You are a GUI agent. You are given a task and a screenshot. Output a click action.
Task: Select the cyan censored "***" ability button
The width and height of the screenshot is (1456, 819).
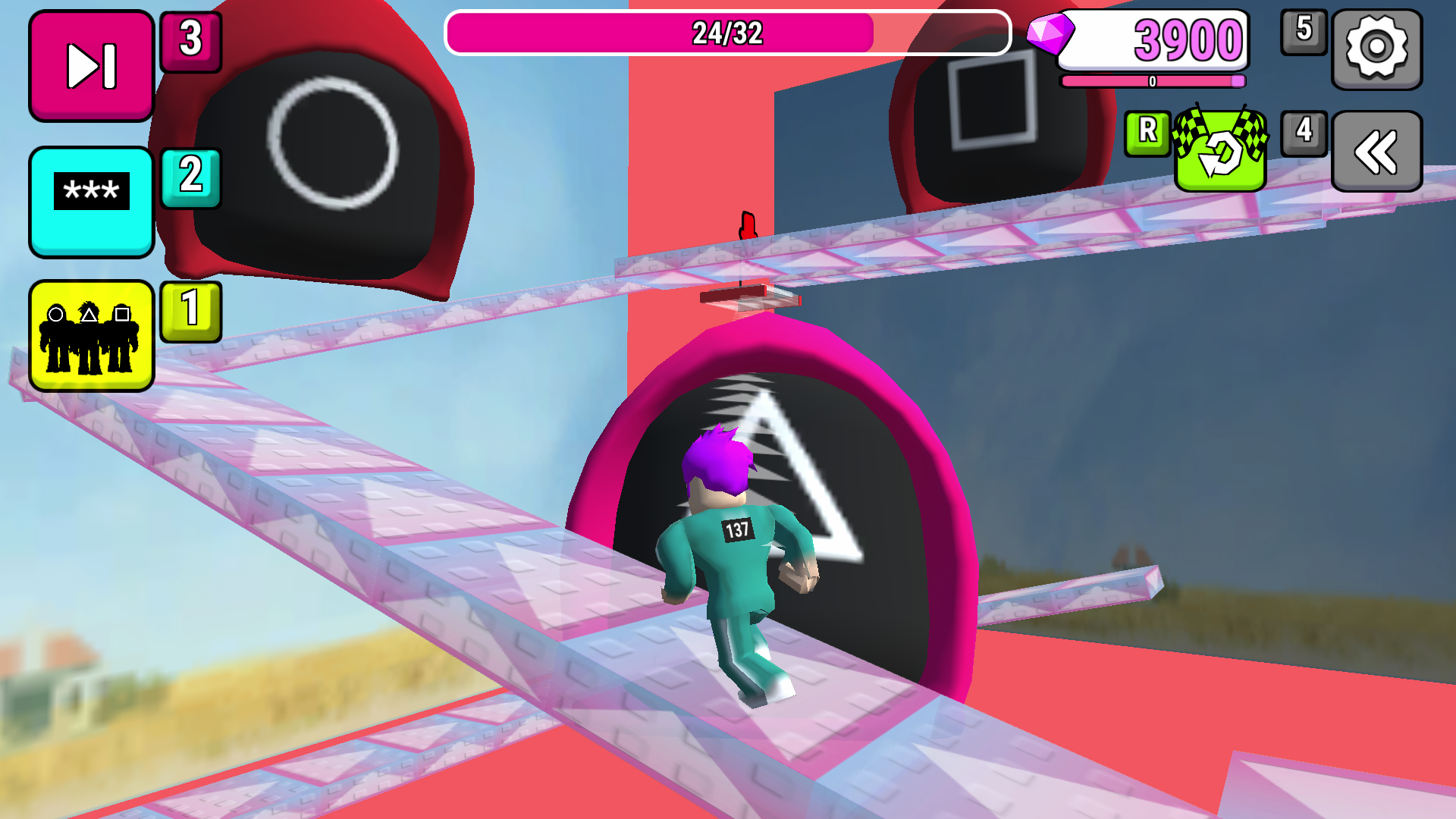click(90, 201)
